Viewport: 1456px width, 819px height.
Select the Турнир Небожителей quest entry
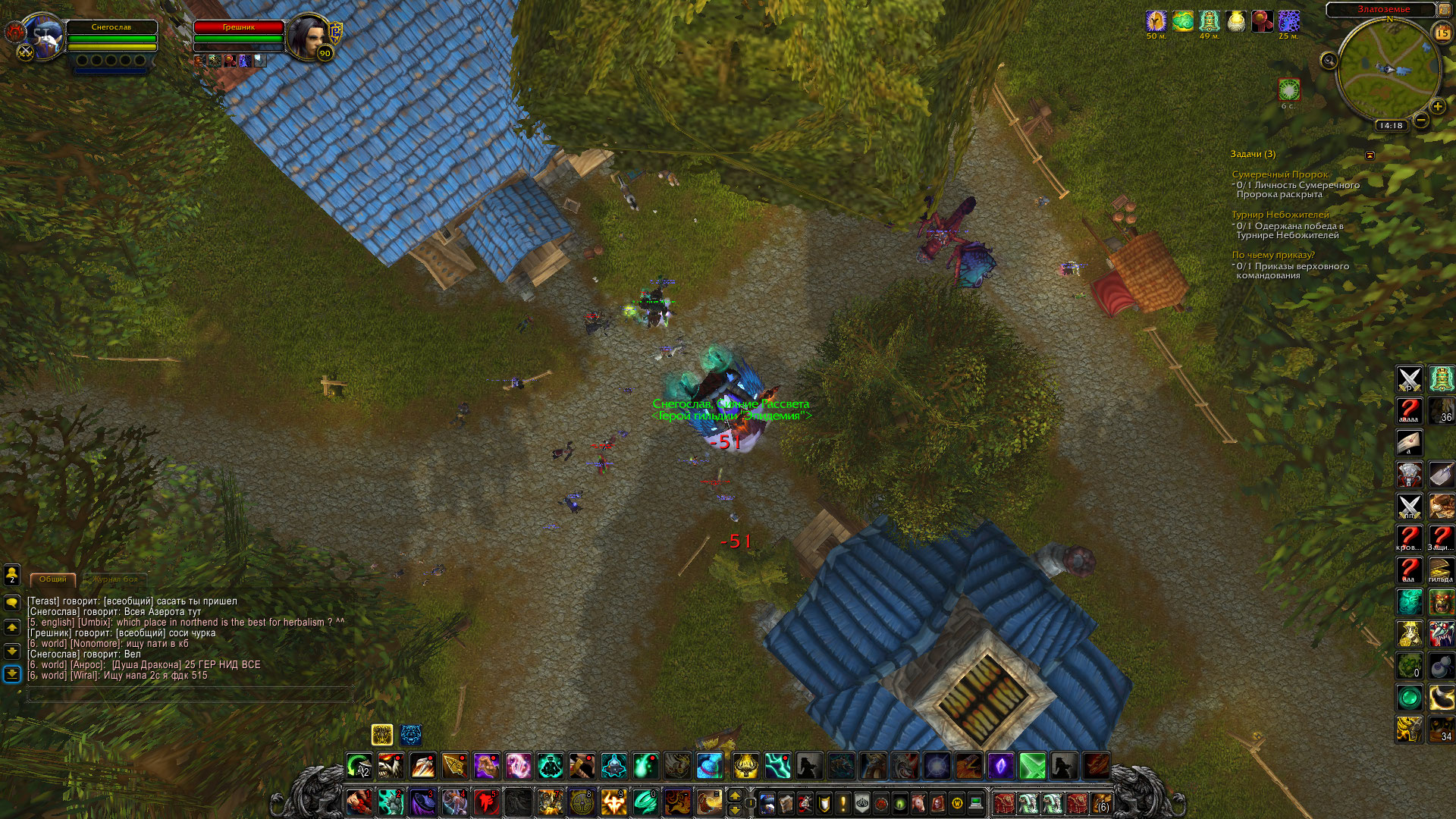coord(1279,215)
